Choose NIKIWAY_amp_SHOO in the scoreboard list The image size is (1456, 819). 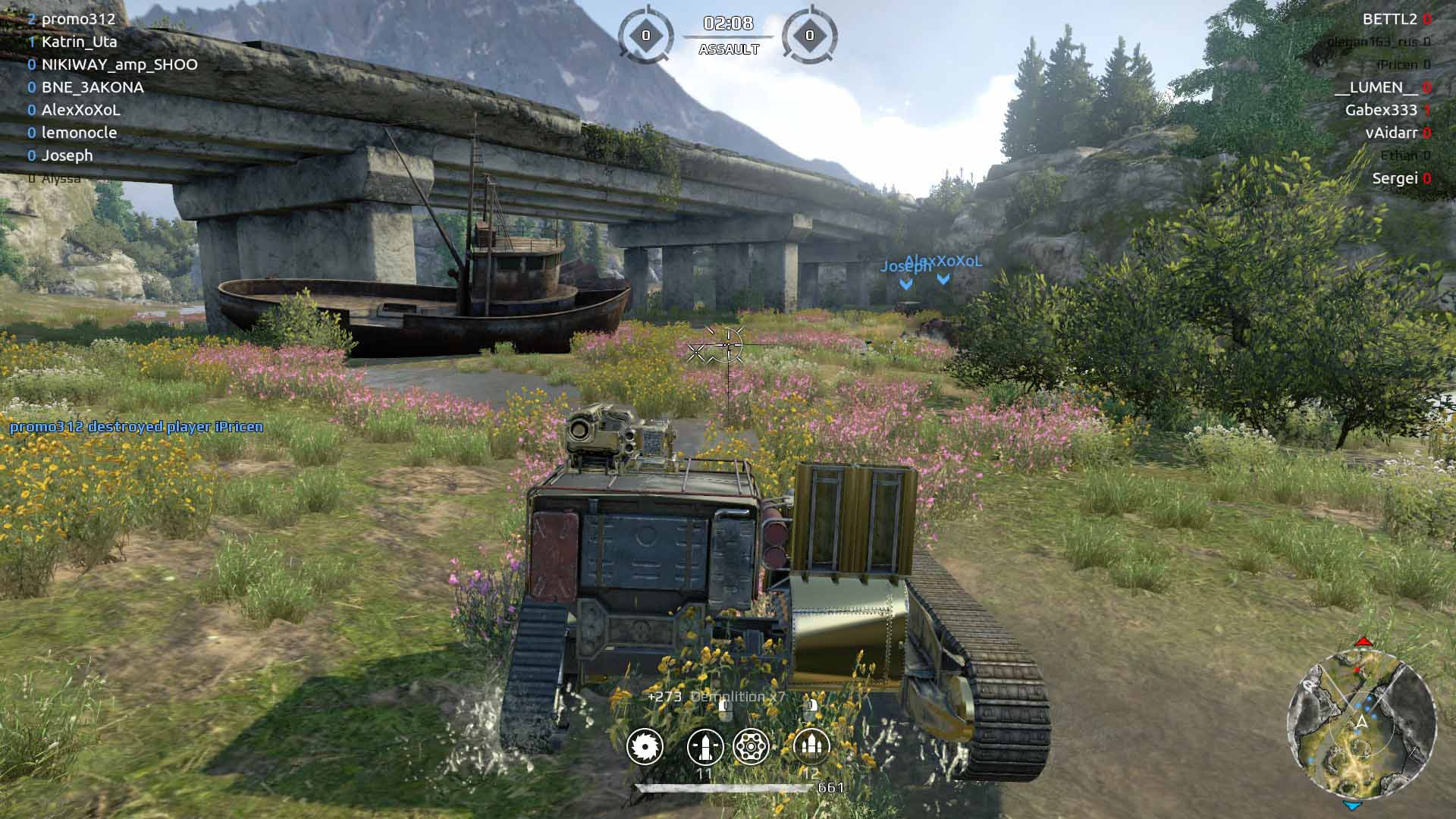(119, 64)
